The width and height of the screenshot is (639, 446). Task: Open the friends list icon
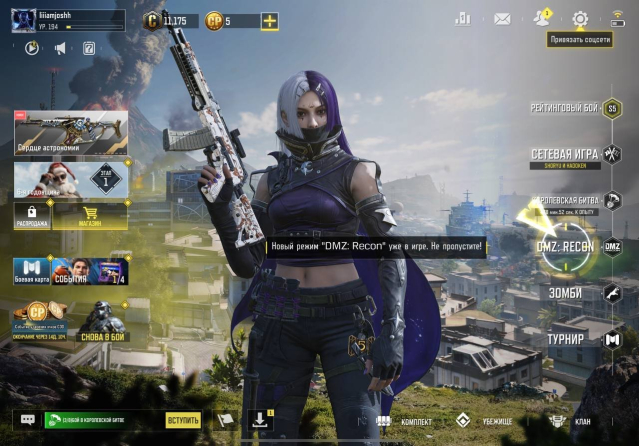click(x=542, y=18)
